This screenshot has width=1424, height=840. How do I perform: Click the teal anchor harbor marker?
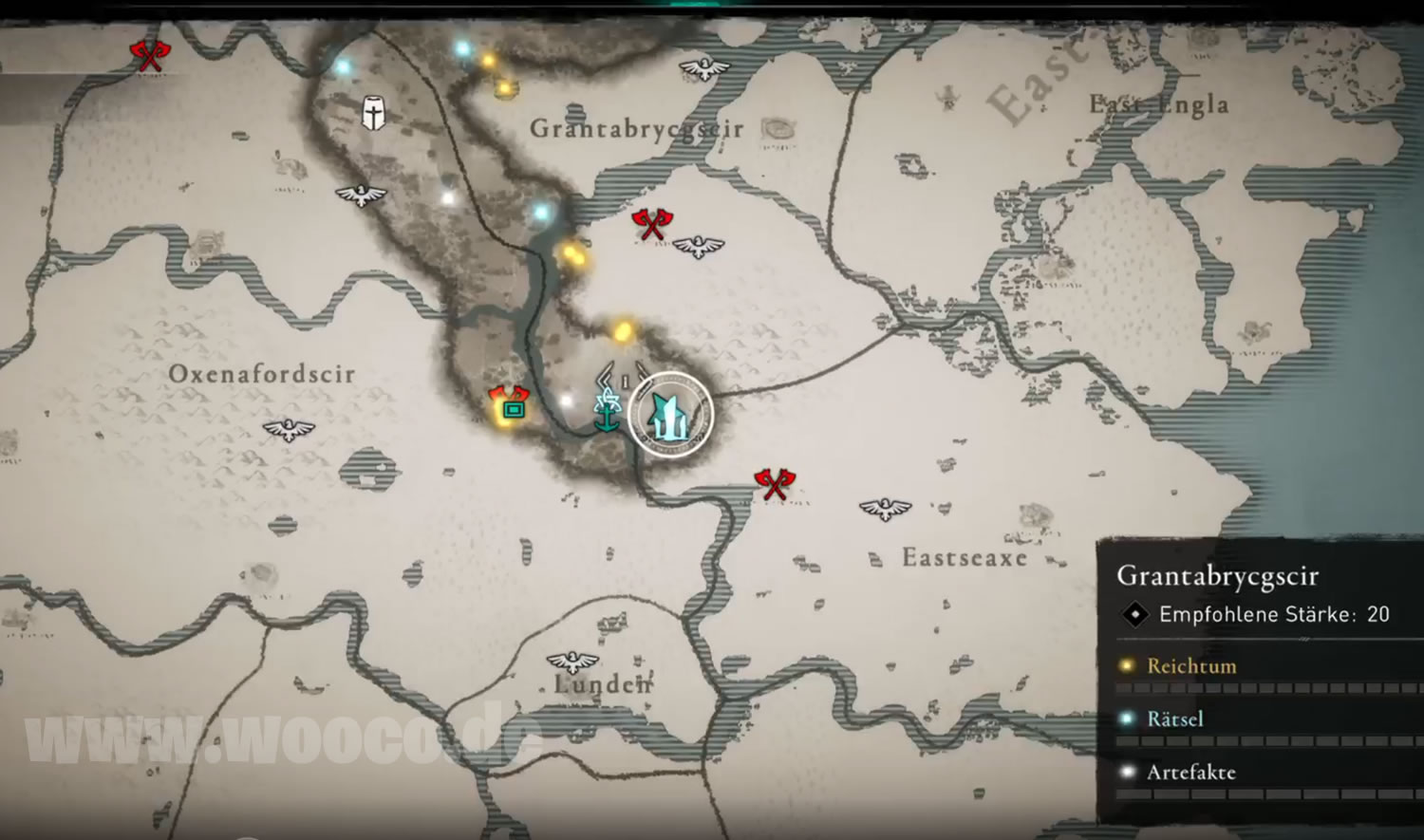[x=606, y=414]
